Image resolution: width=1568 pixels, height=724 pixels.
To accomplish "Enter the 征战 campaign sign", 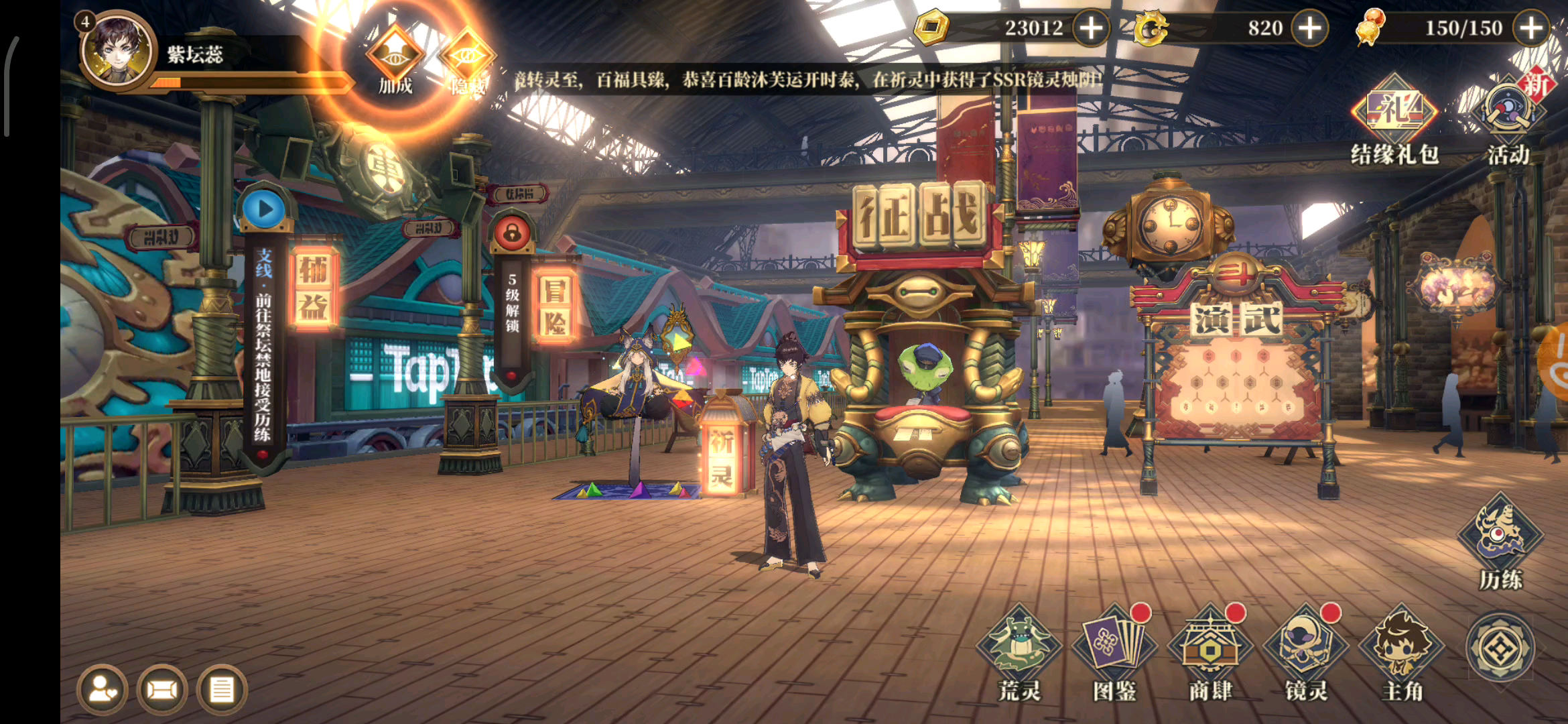I will coord(919,218).
